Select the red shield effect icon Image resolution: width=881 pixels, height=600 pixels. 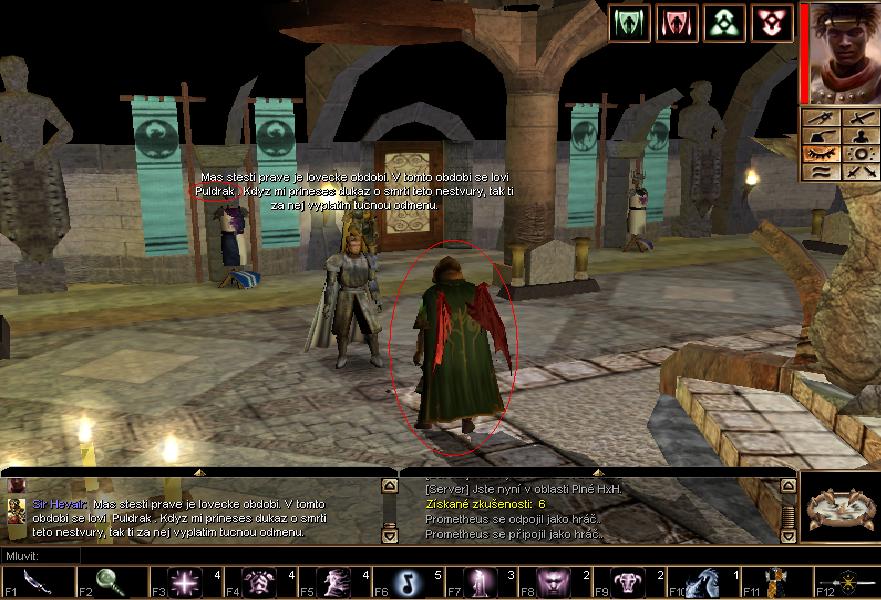pos(677,22)
